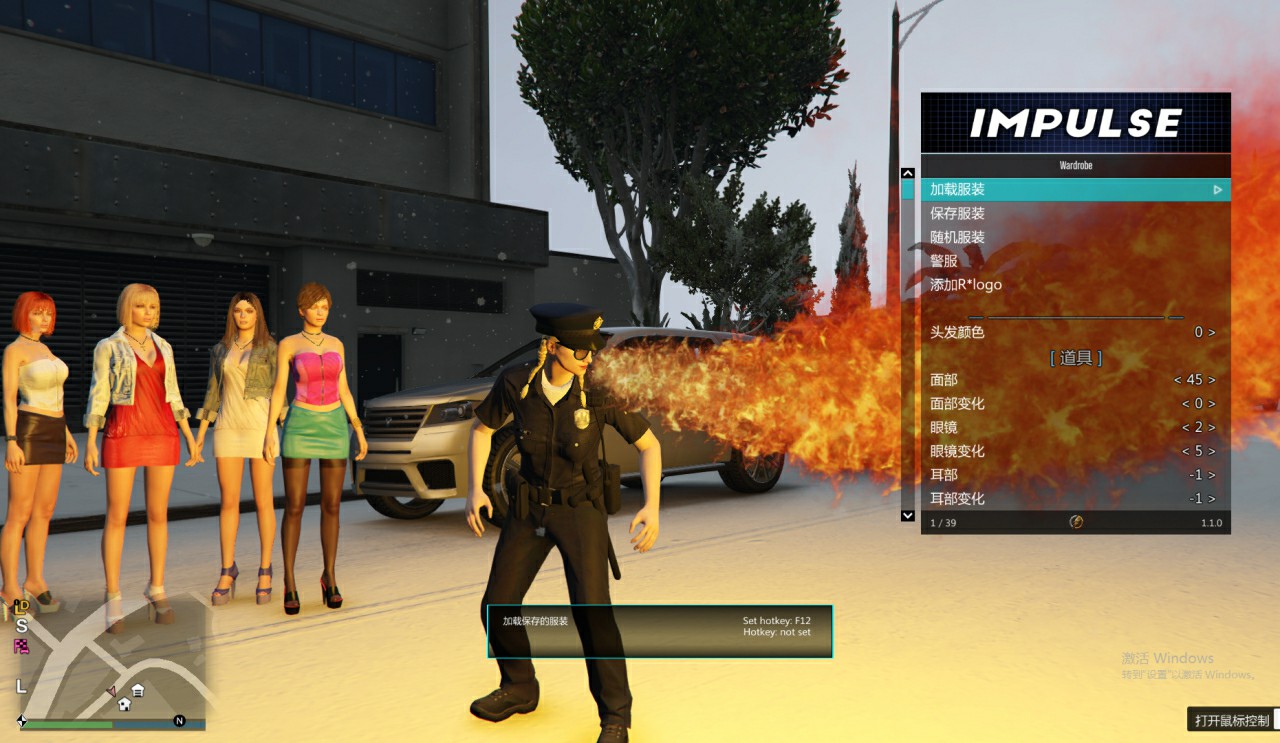Click the 打开鼠标控制 button
1280x743 pixels.
[1232, 720]
